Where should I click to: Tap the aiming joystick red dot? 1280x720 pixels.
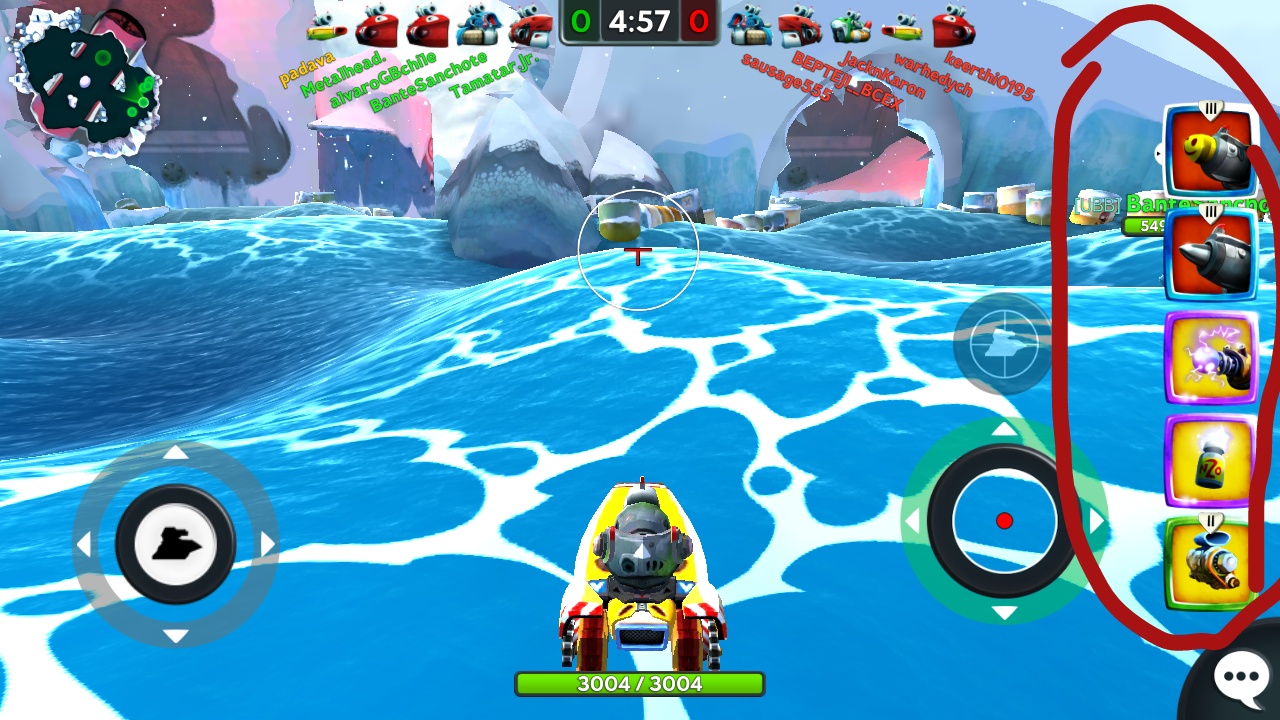click(x=1004, y=520)
